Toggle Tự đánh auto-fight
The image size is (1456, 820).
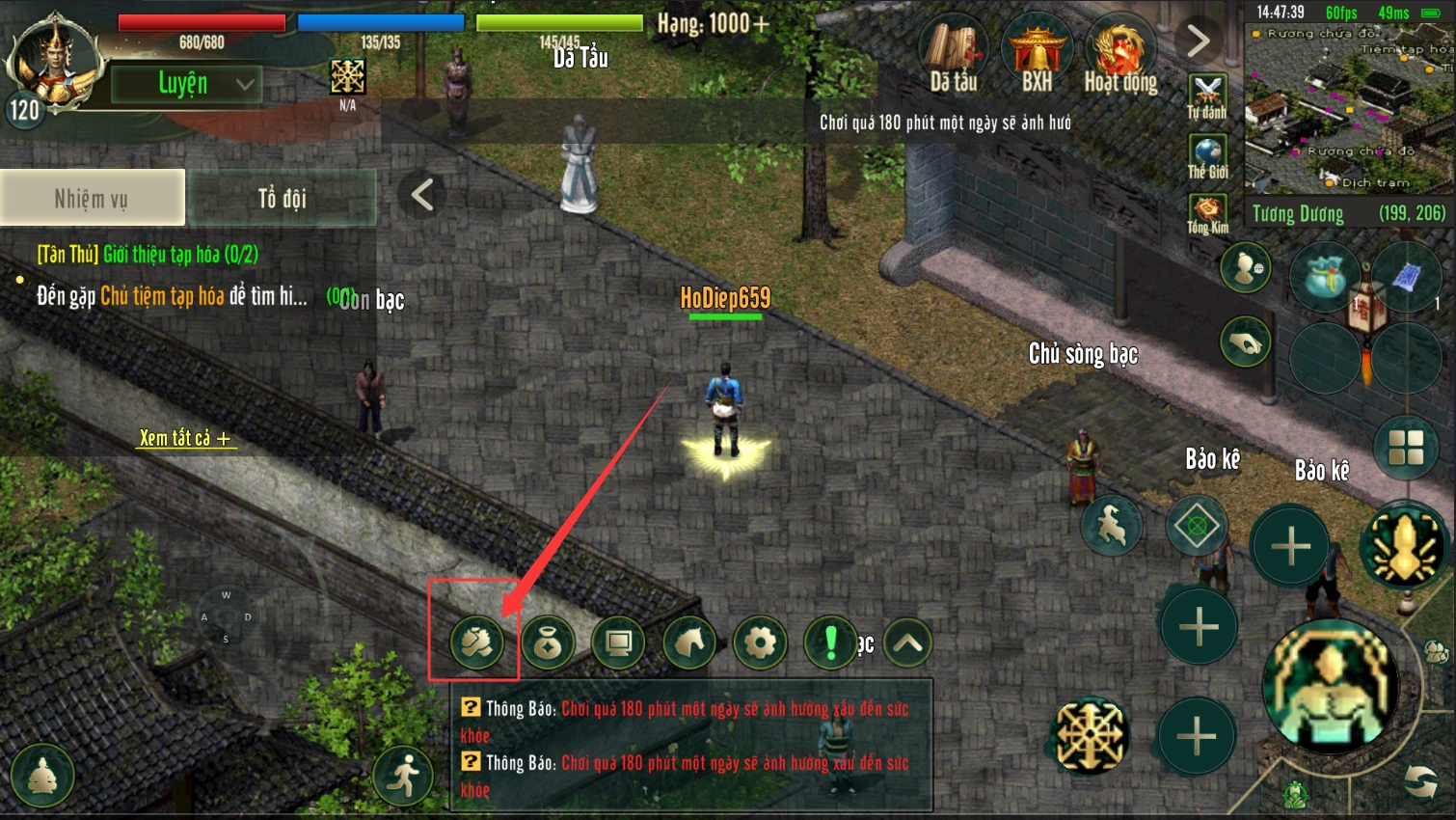pos(1207,96)
